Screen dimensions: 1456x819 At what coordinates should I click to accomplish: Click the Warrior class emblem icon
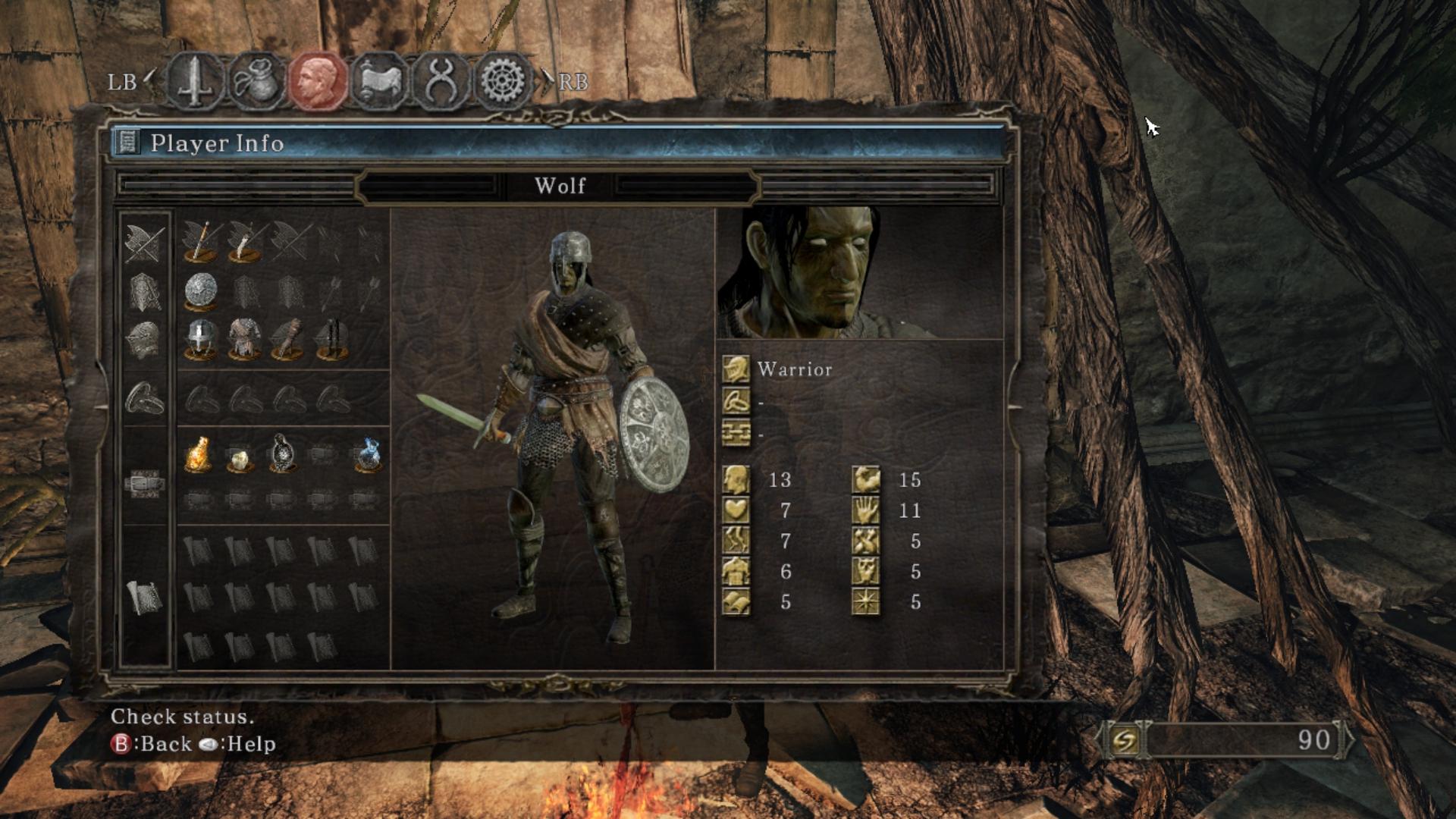pos(736,369)
